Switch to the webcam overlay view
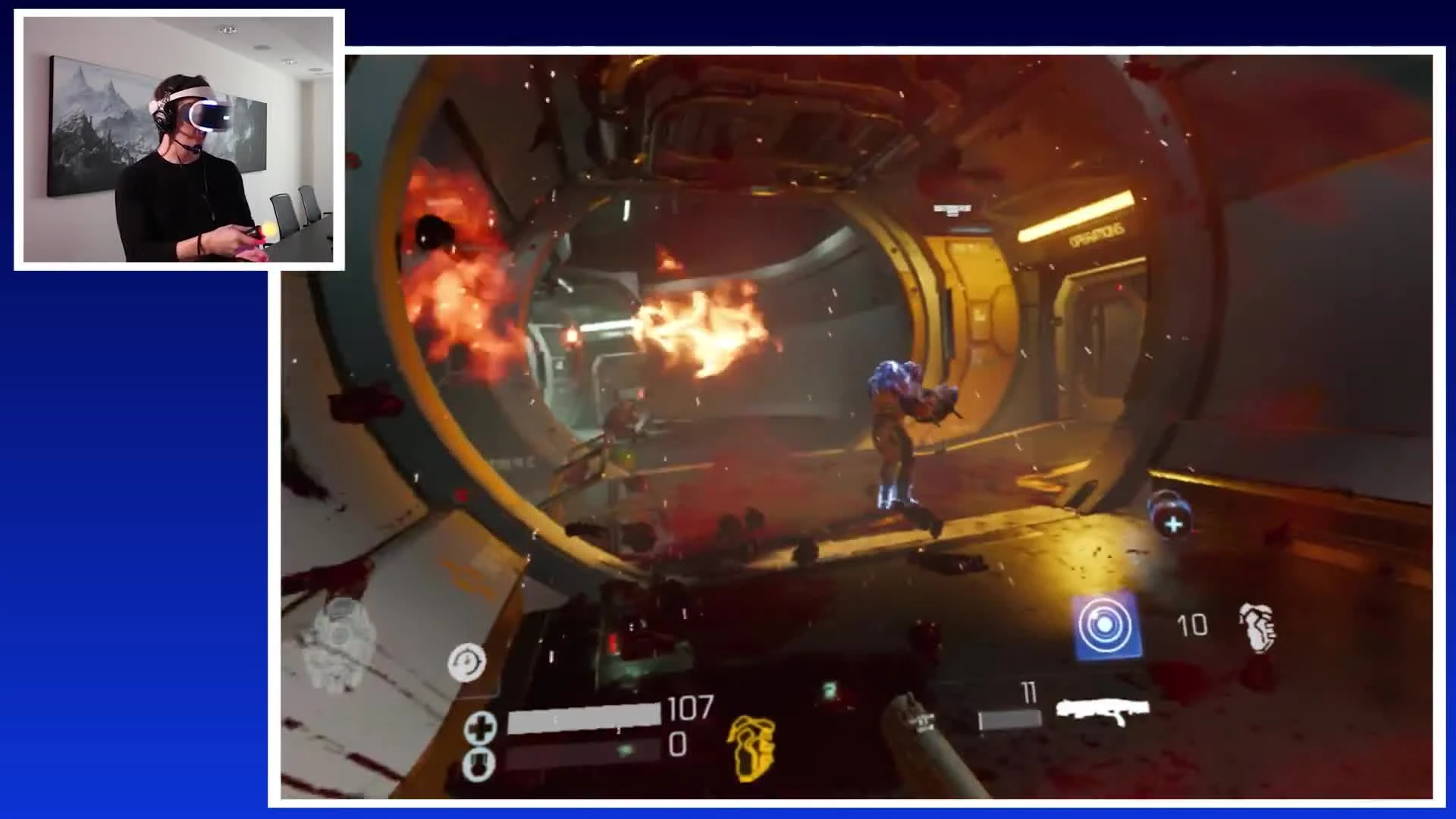Screen dimensions: 1456x819 (179, 138)
